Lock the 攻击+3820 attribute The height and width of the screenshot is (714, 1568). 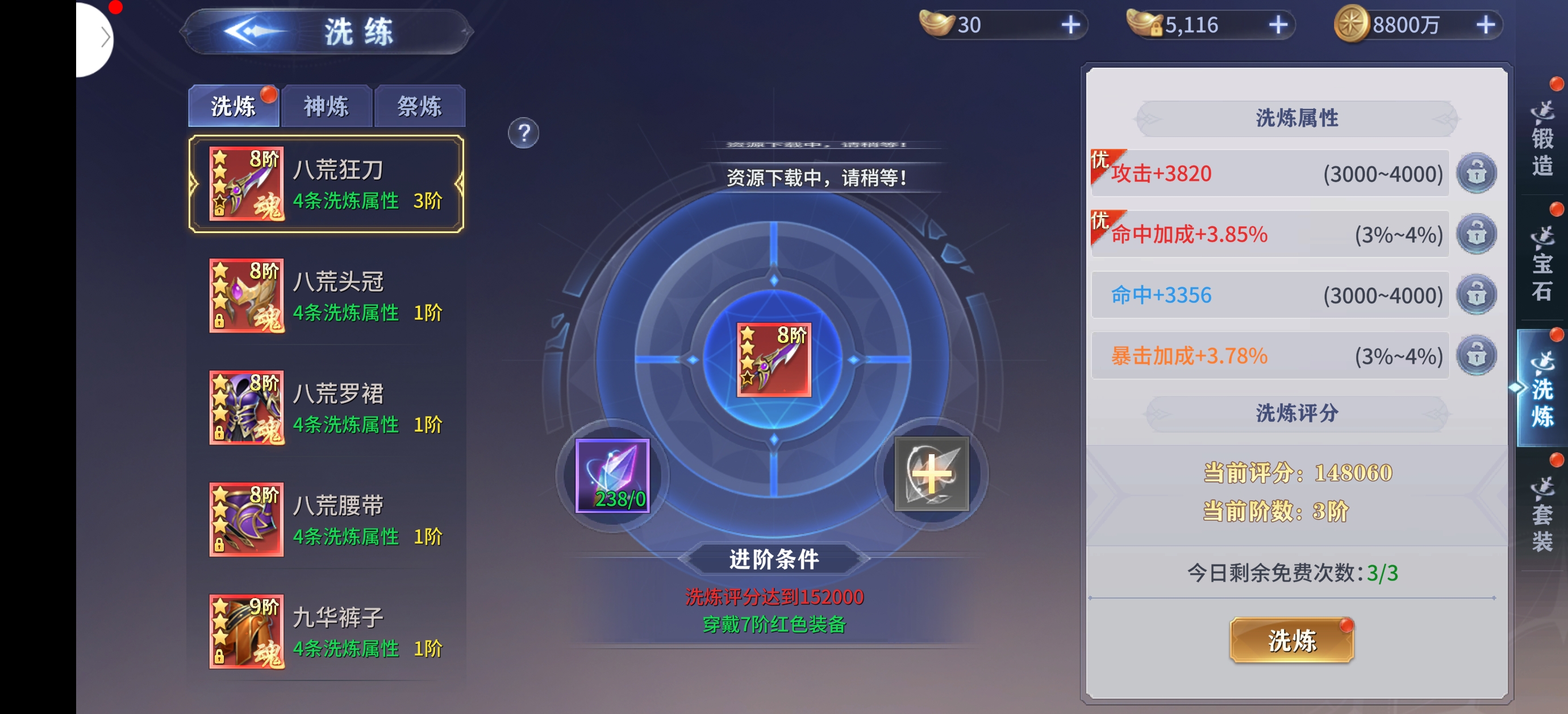(x=1476, y=173)
